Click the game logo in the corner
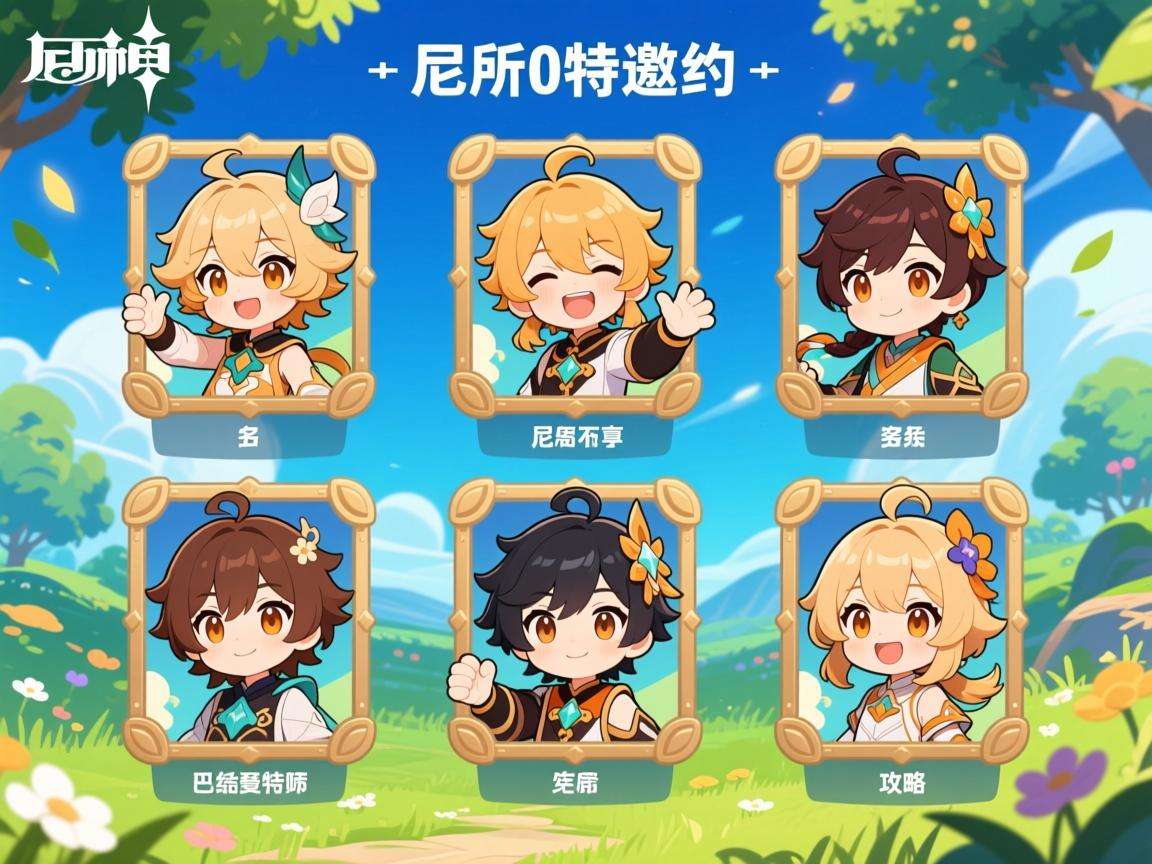The height and width of the screenshot is (864, 1152). coord(96,57)
